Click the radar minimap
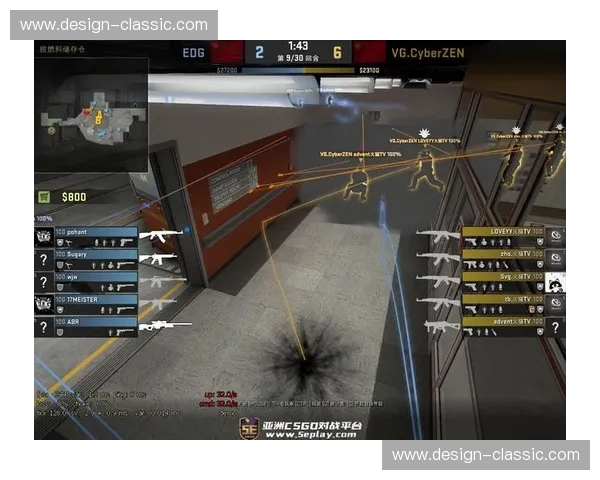The image size is (600, 480). click(x=91, y=110)
